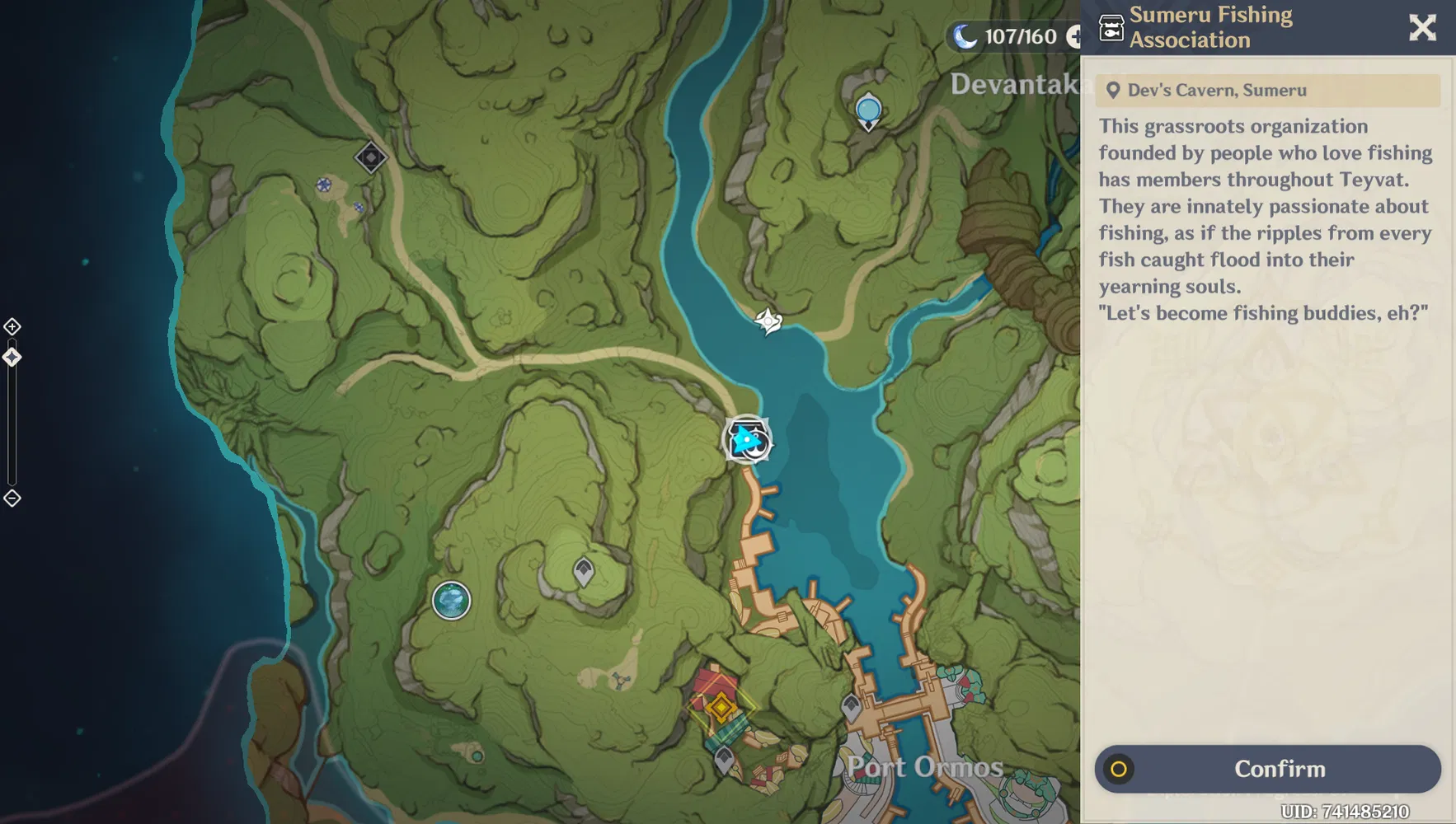Screen dimensions: 1456x824
Task: Zoom out using the minus on the map scale
Action: [x=12, y=497]
